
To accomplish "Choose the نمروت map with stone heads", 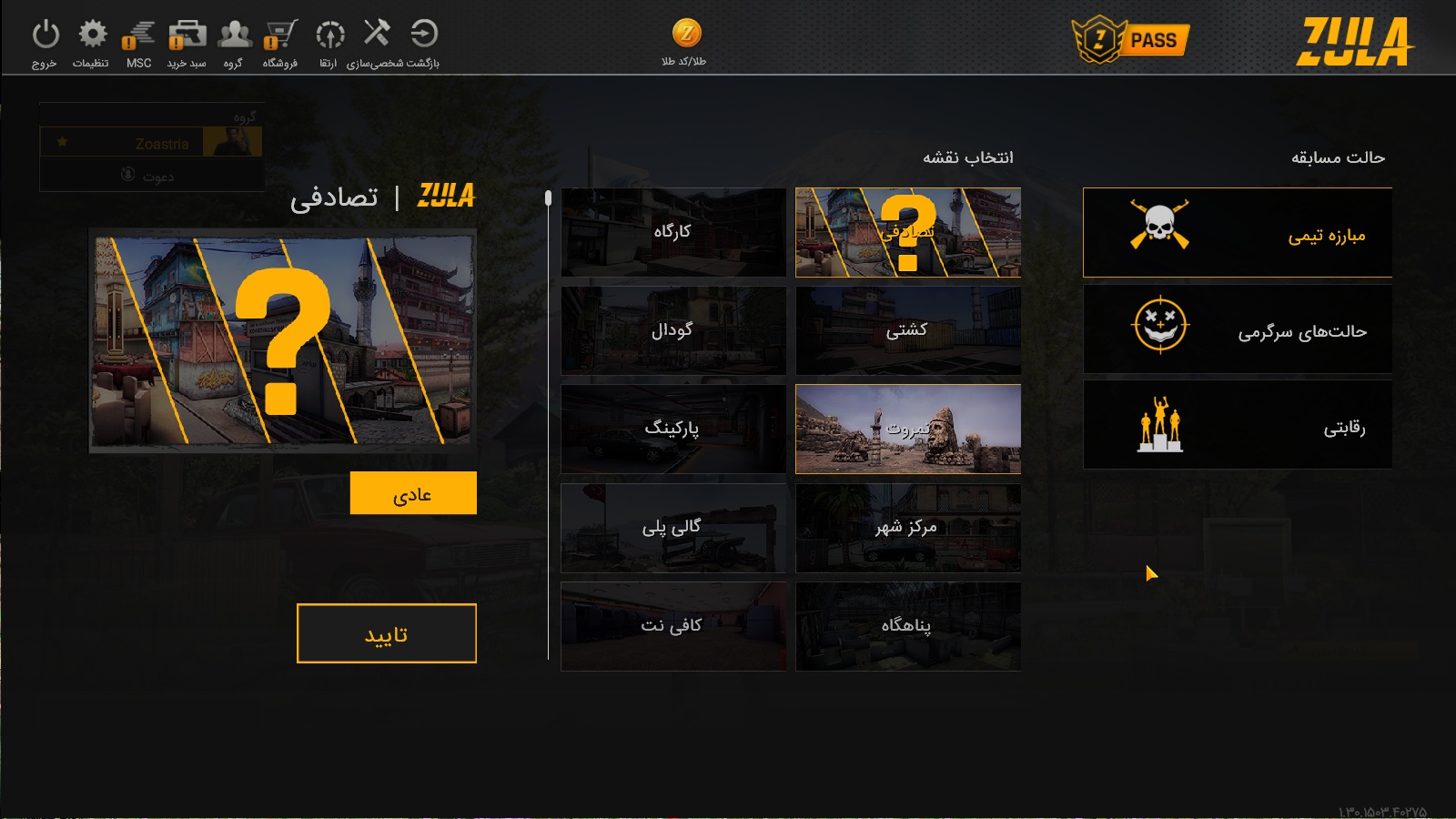I will pos(908,429).
